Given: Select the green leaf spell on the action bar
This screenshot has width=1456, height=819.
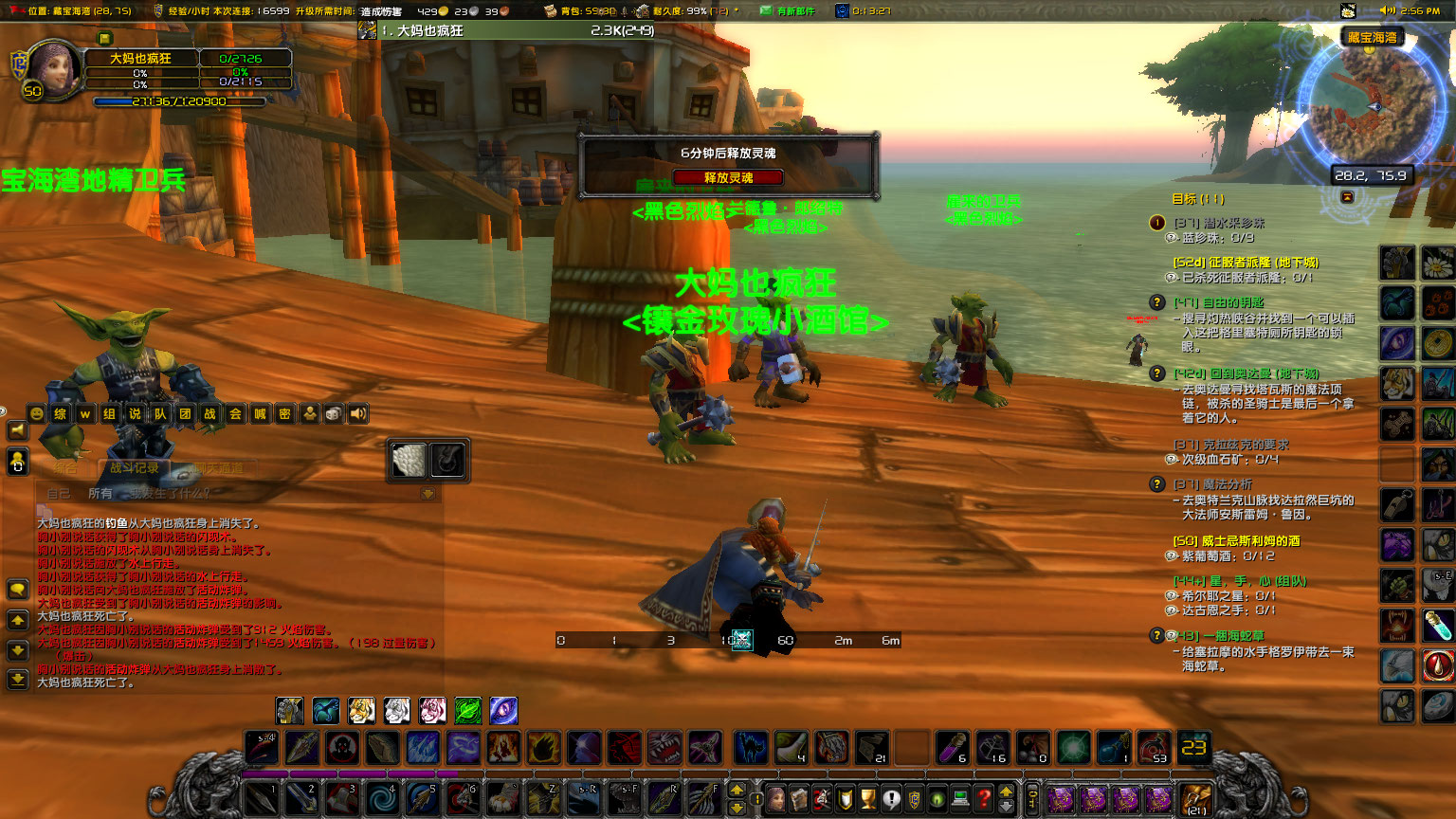Looking at the screenshot, I should [x=468, y=710].
